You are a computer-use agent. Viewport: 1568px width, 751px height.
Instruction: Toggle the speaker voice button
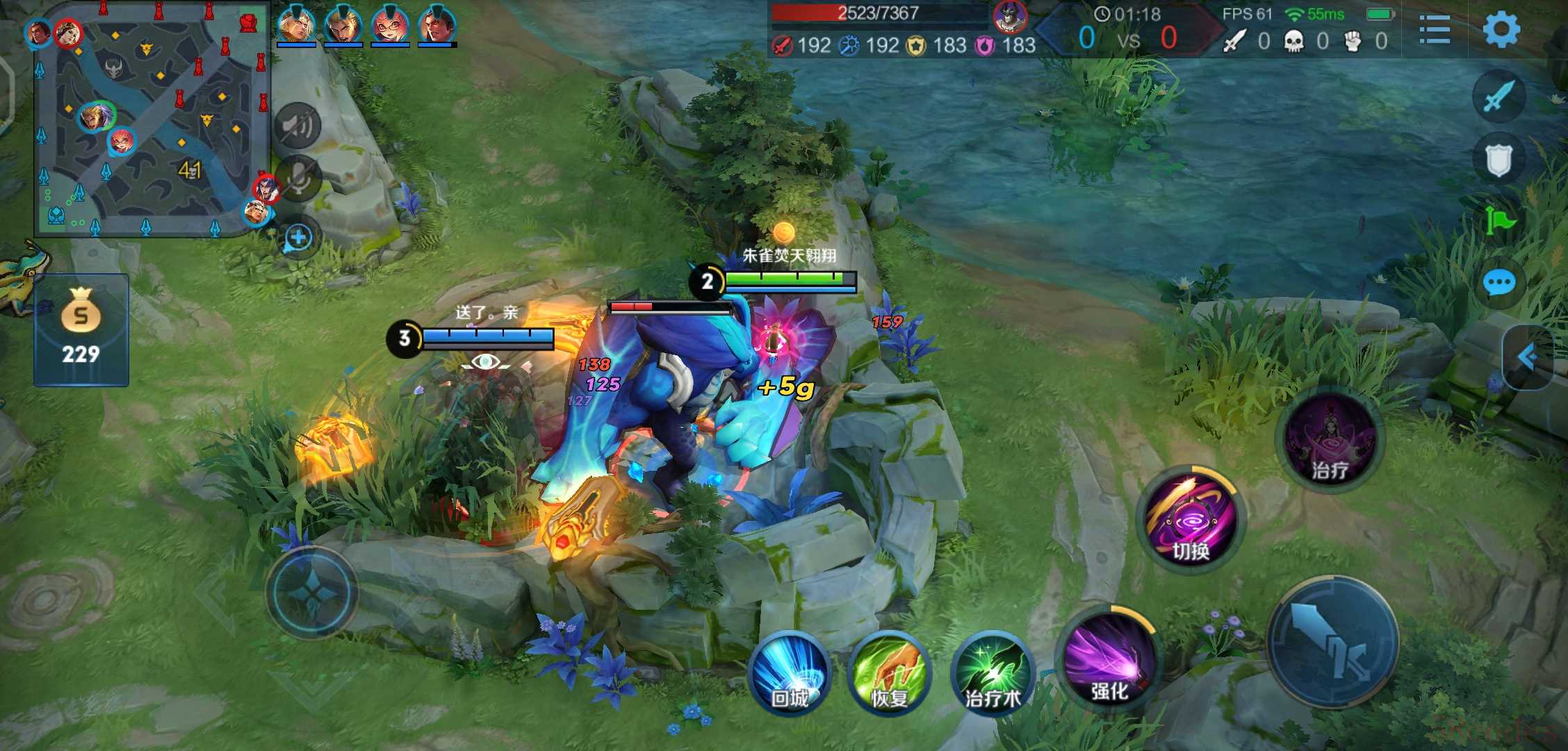pyautogui.click(x=298, y=126)
